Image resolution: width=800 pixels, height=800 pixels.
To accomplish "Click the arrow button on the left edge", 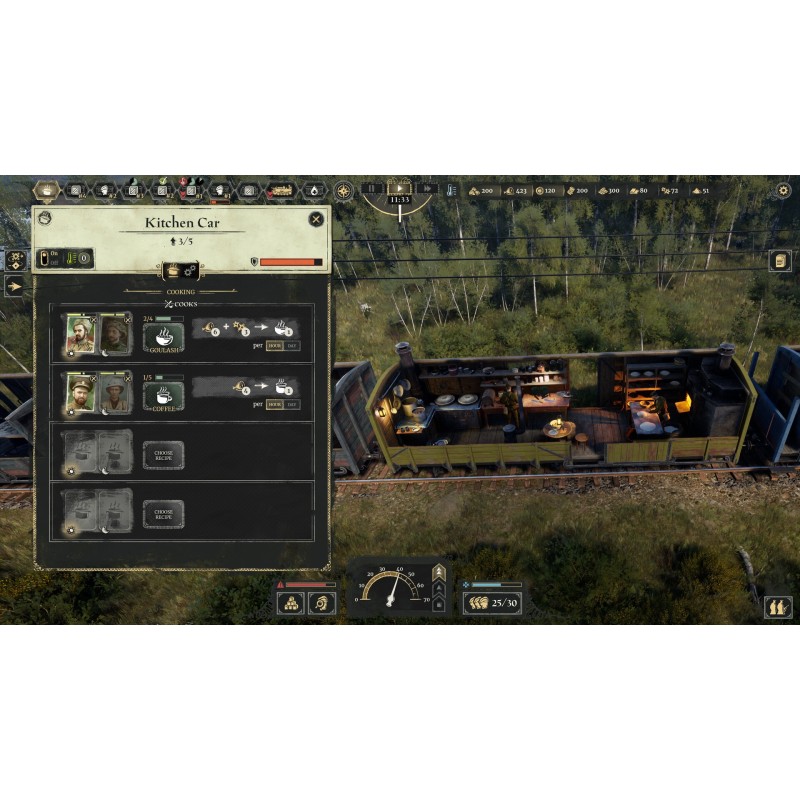I will (16, 286).
